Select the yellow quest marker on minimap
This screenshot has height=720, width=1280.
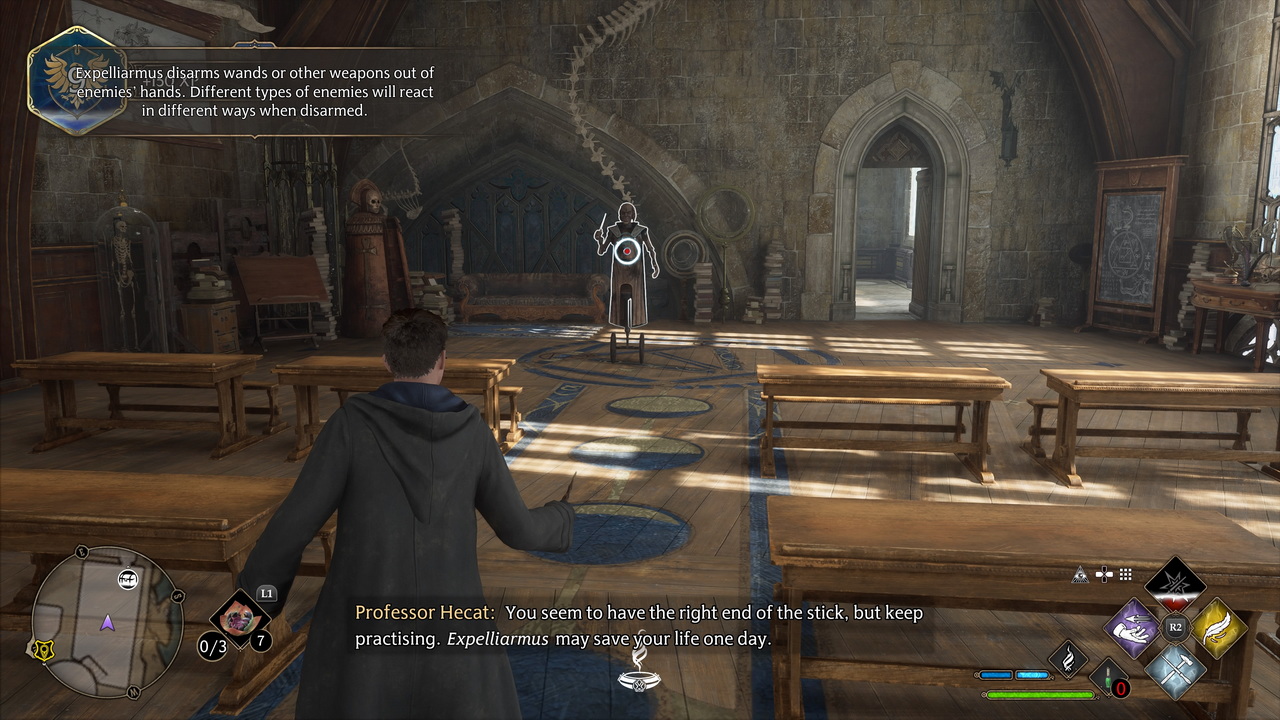(45, 650)
